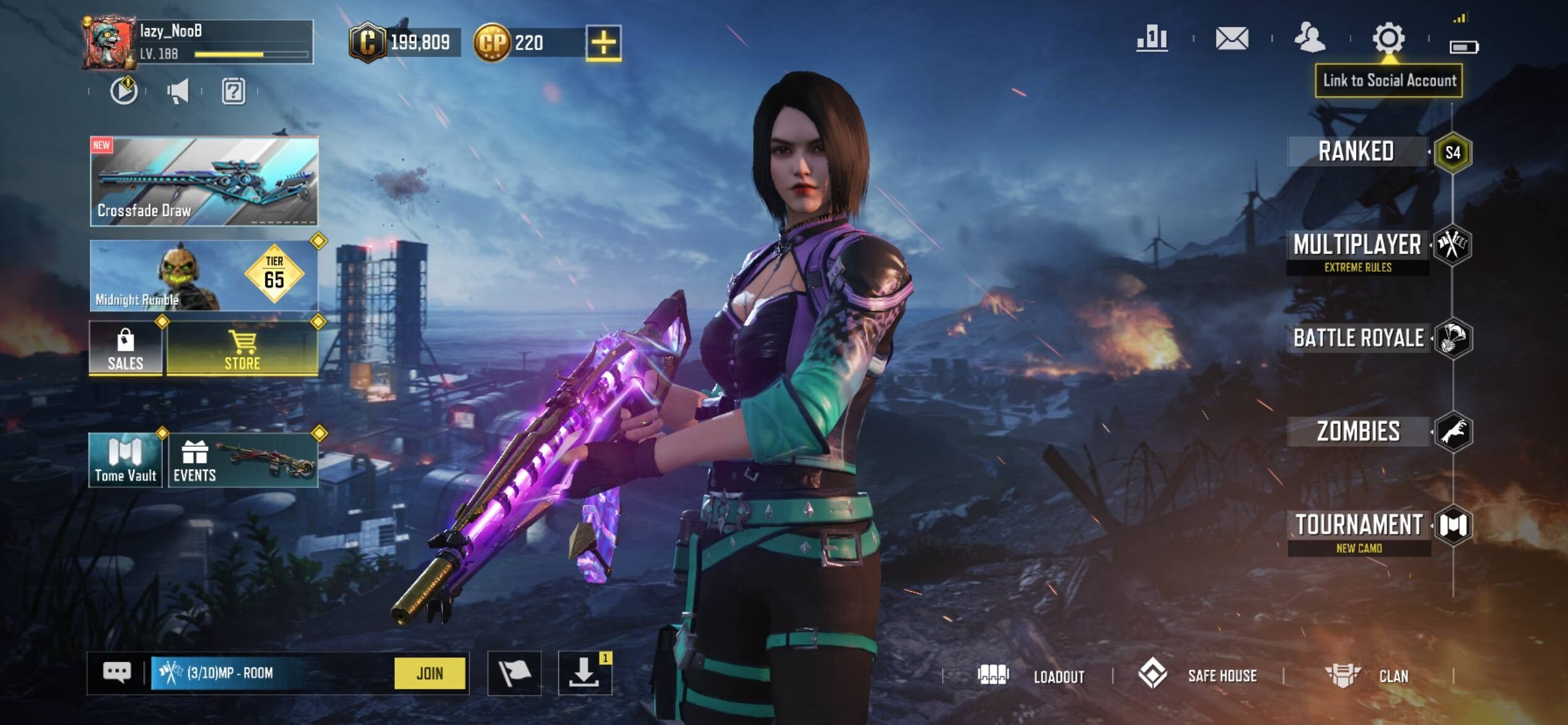This screenshot has width=1568, height=725.
Task: Choose the Multiplayer mode
Action: (1357, 246)
